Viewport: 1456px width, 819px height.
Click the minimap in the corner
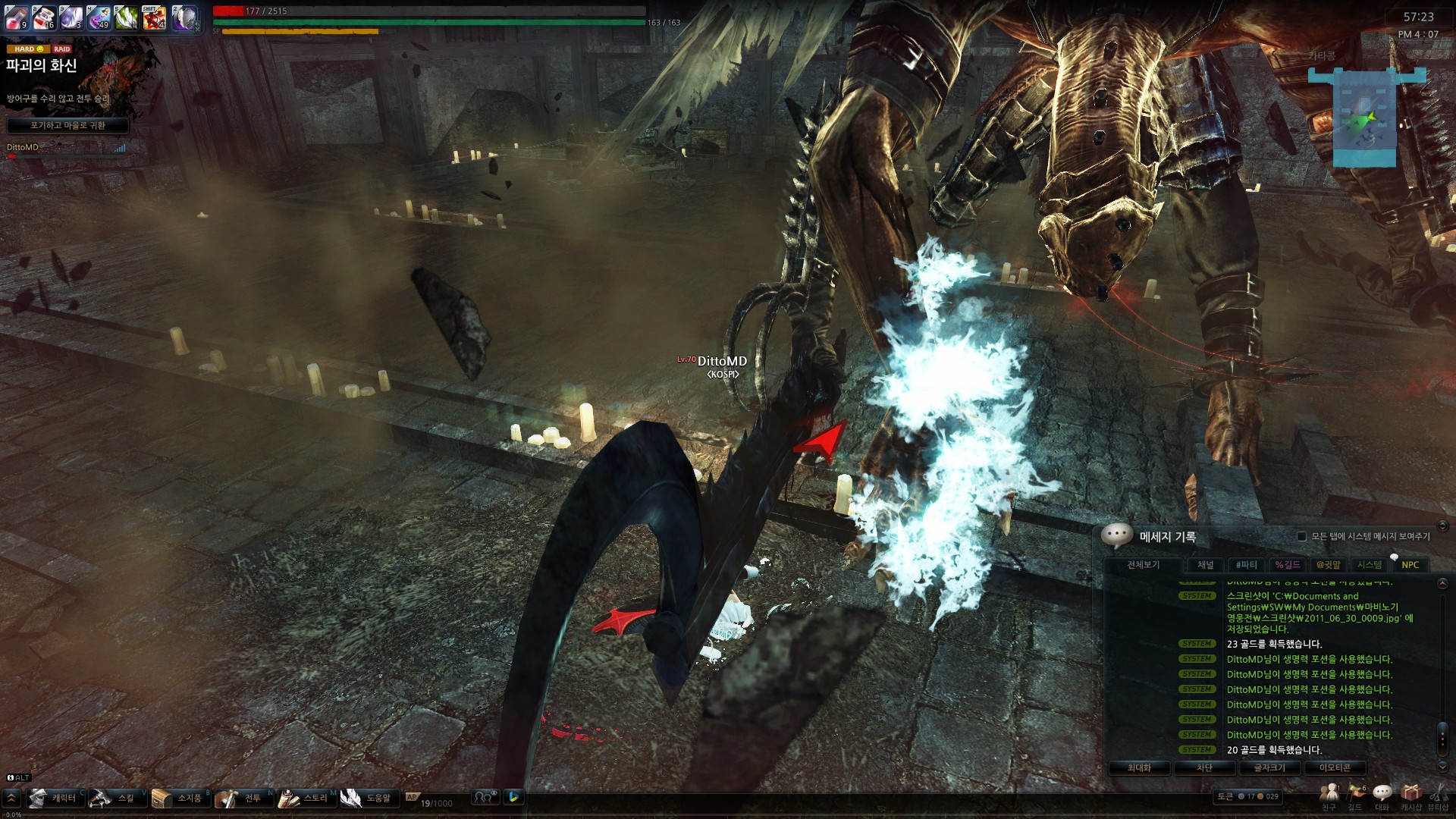click(x=1365, y=118)
